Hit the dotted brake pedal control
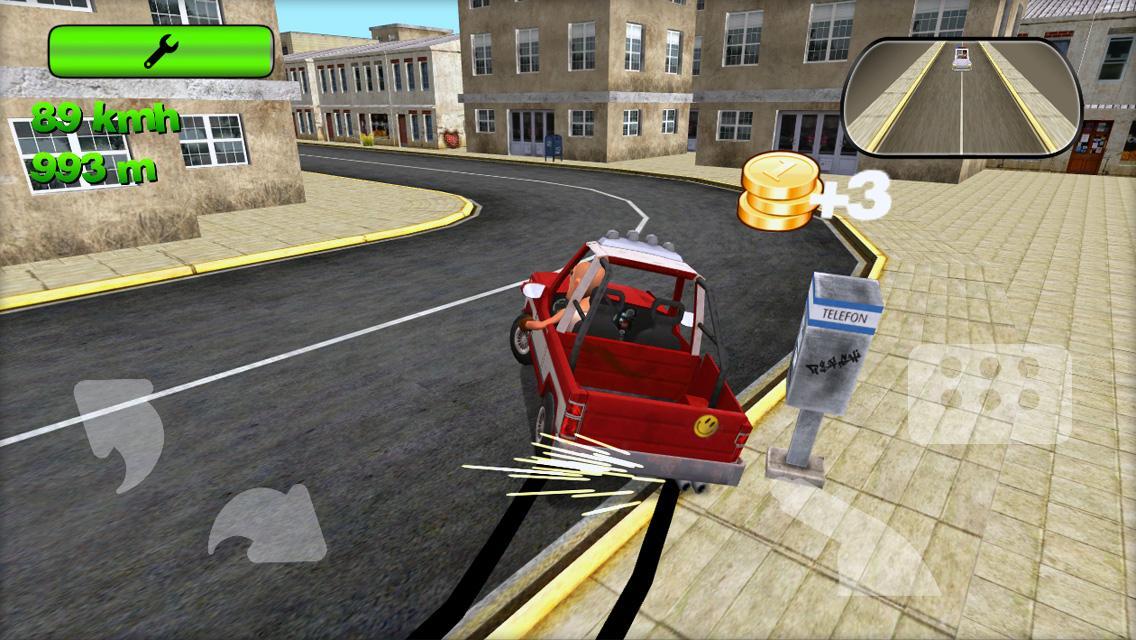Viewport: 1136px width, 640px height. pos(988,393)
